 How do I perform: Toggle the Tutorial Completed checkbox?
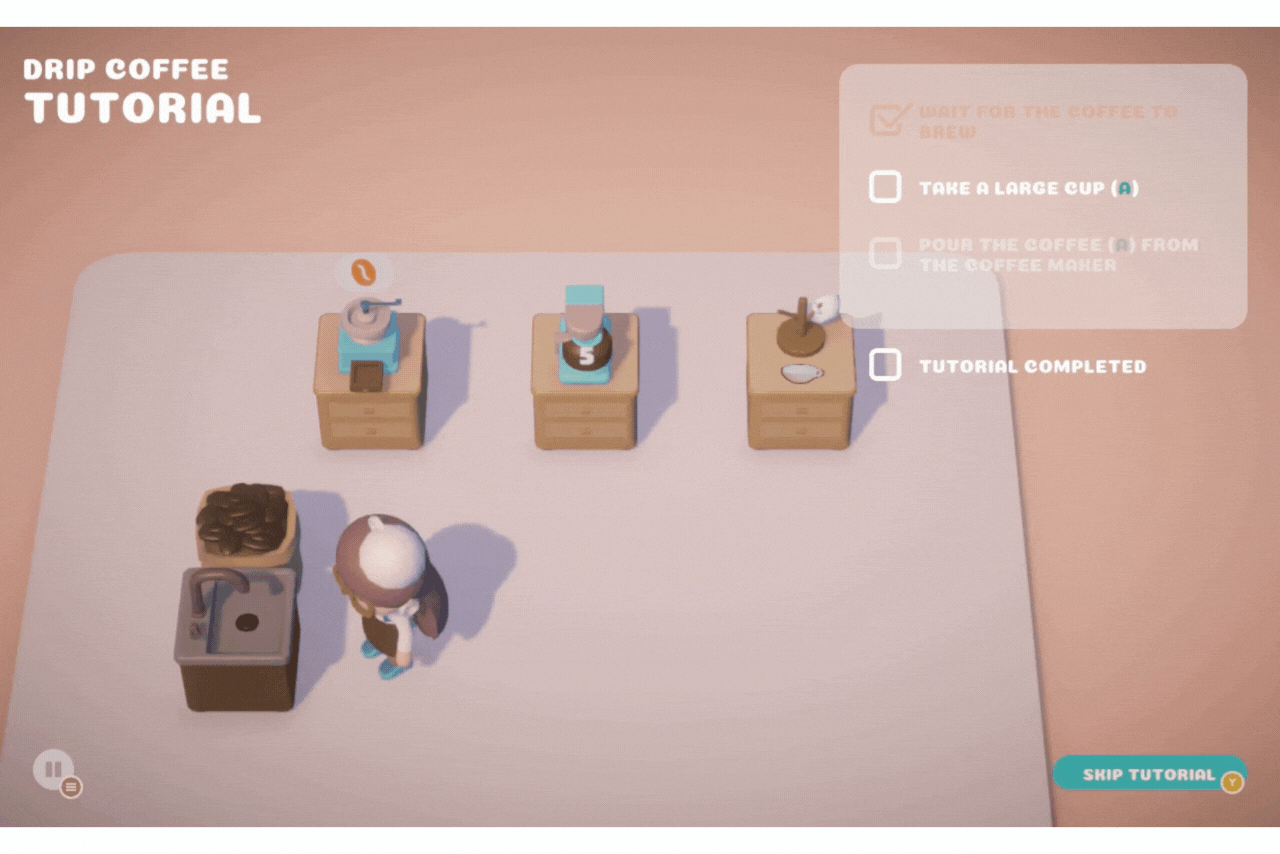click(884, 365)
